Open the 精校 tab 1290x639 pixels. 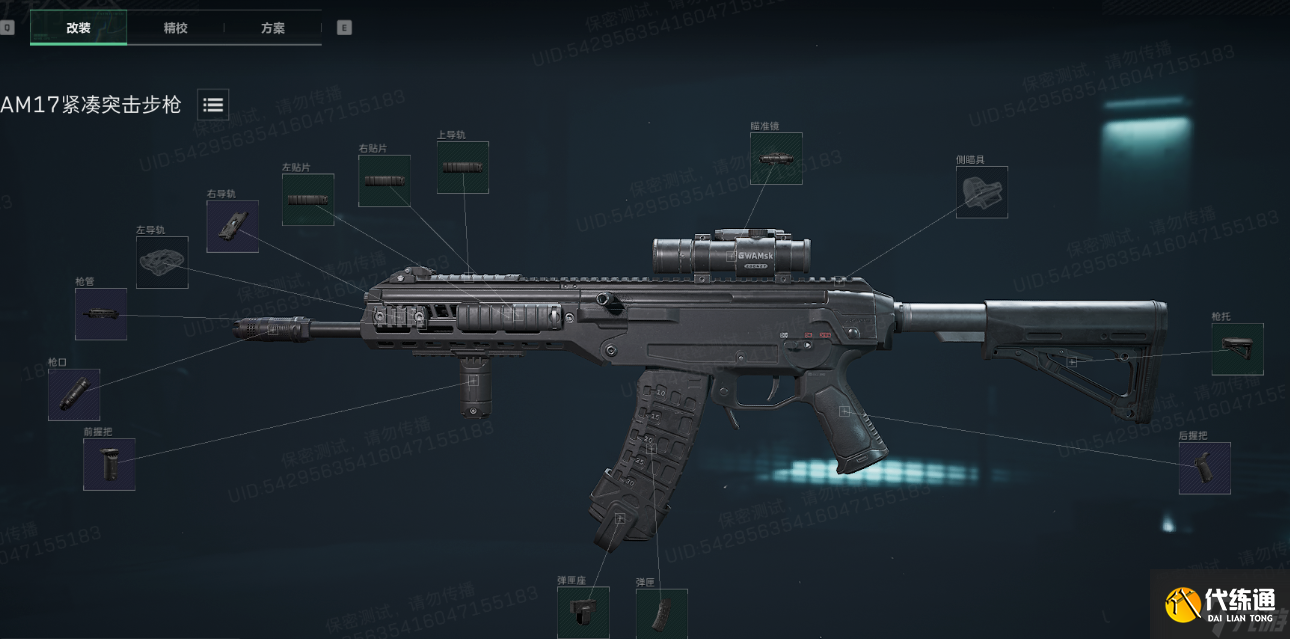point(175,28)
